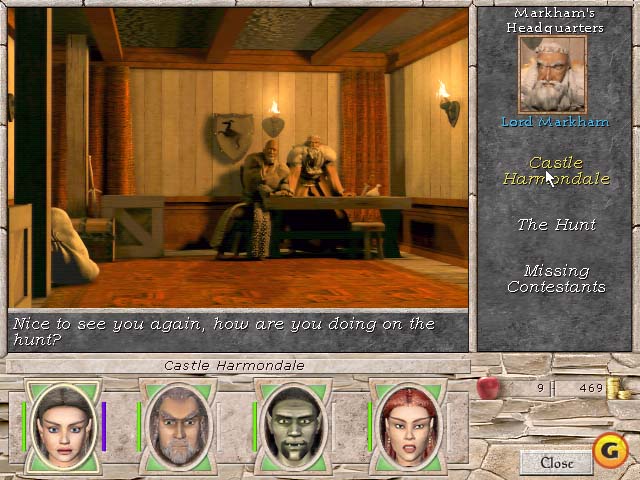
Task: Ask about Castle Harmondale topic
Action: [x=555, y=171]
